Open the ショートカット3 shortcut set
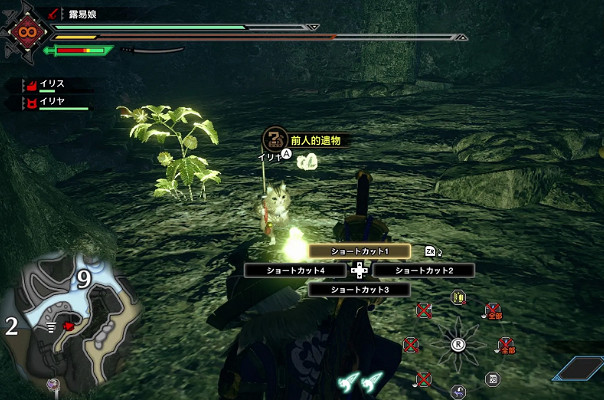 359,289
